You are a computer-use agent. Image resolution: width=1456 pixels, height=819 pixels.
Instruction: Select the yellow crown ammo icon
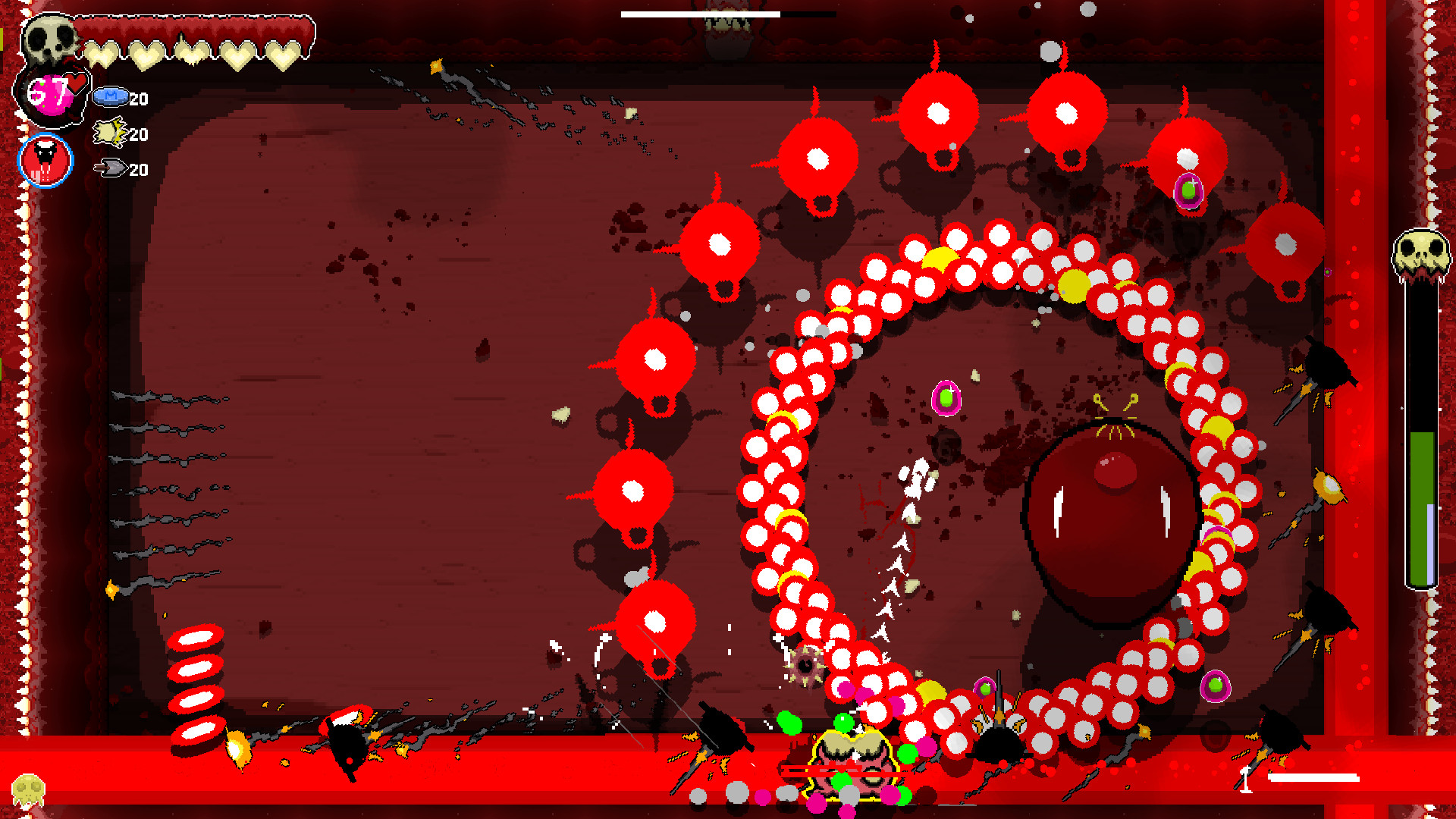click(108, 133)
